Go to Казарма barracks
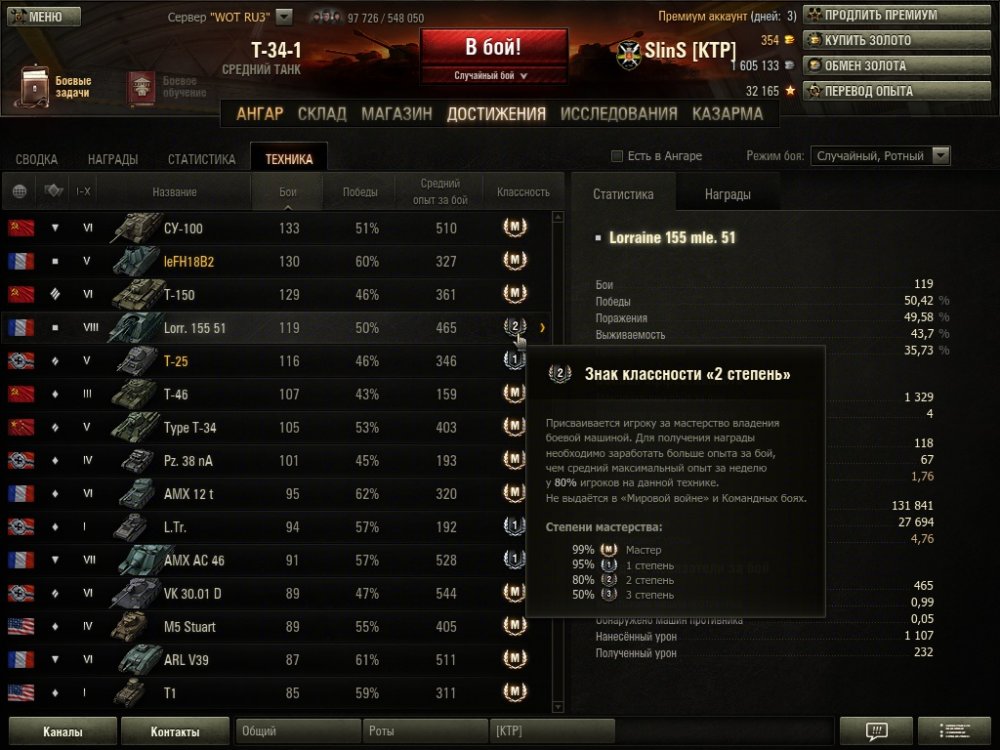 (727, 114)
